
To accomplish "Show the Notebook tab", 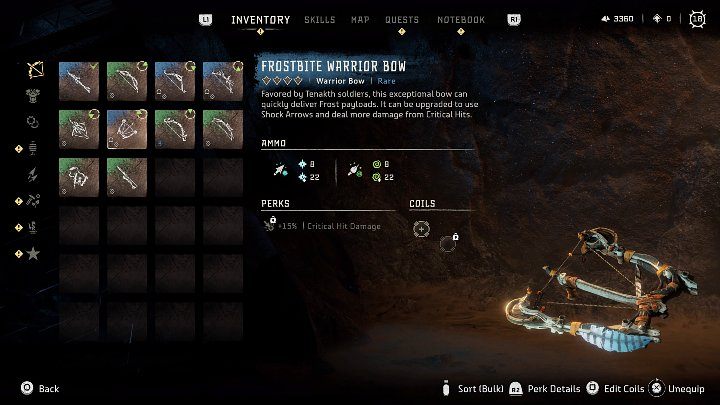I will click(460, 20).
